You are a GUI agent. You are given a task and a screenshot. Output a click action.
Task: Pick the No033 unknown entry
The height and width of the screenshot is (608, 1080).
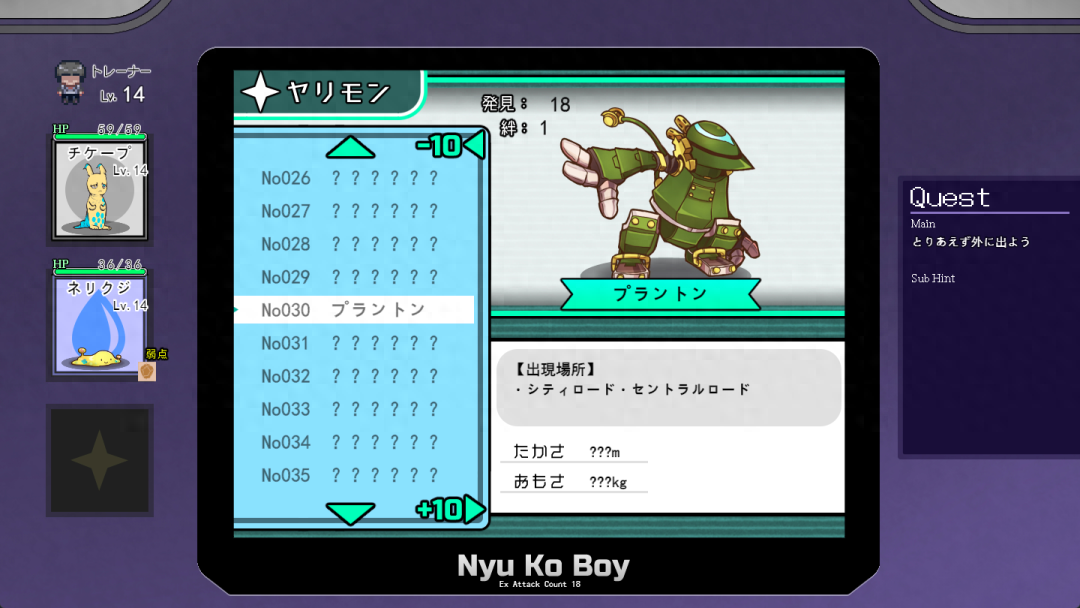[351, 409]
